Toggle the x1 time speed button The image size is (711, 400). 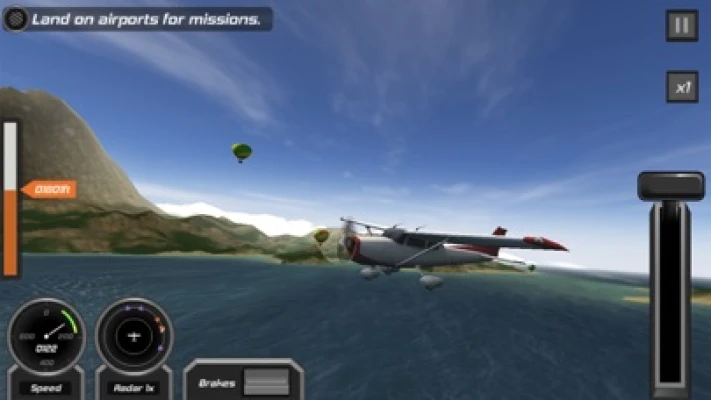pyautogui.click(x=682, y=87)
